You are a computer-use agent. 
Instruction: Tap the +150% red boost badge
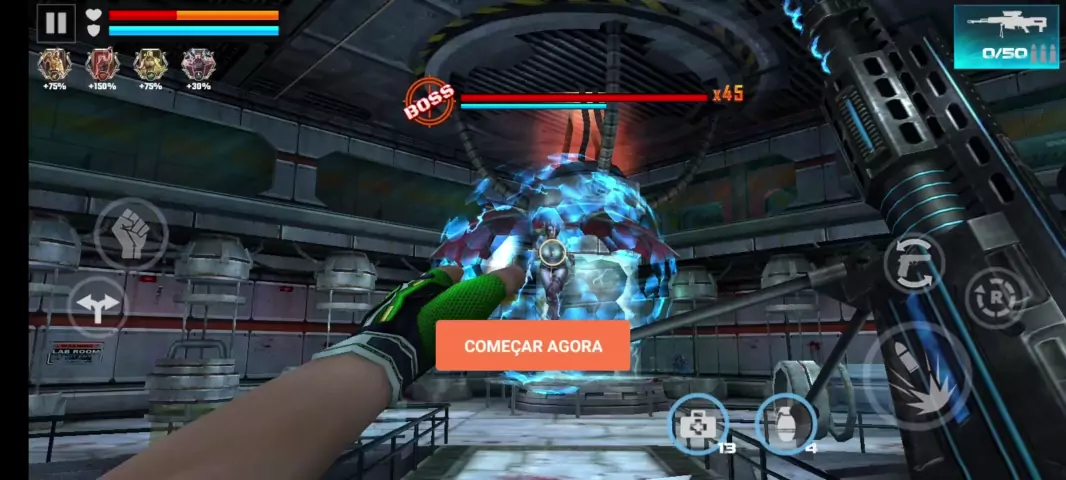[101, 65]
